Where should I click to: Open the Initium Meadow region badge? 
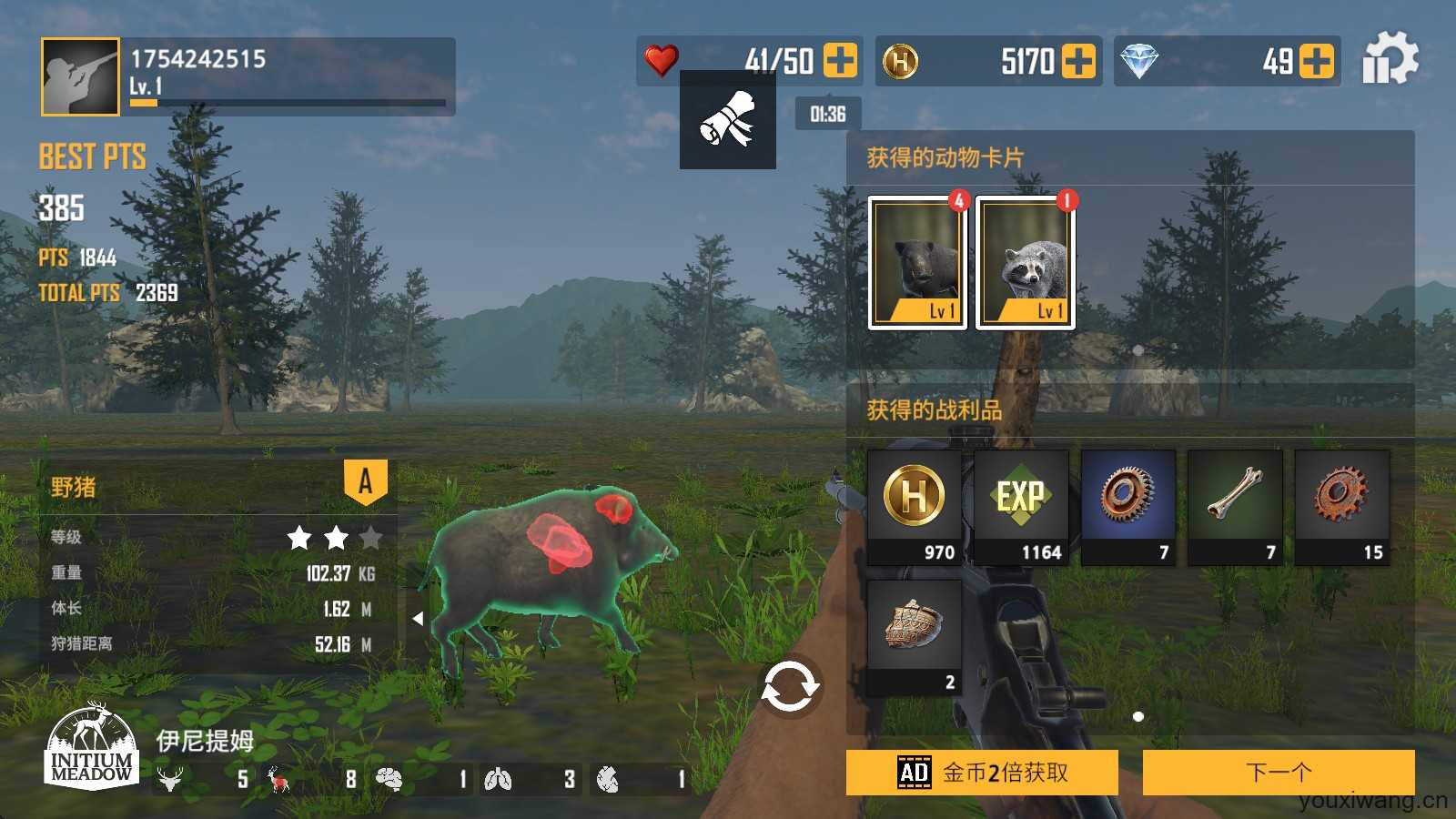91,746
